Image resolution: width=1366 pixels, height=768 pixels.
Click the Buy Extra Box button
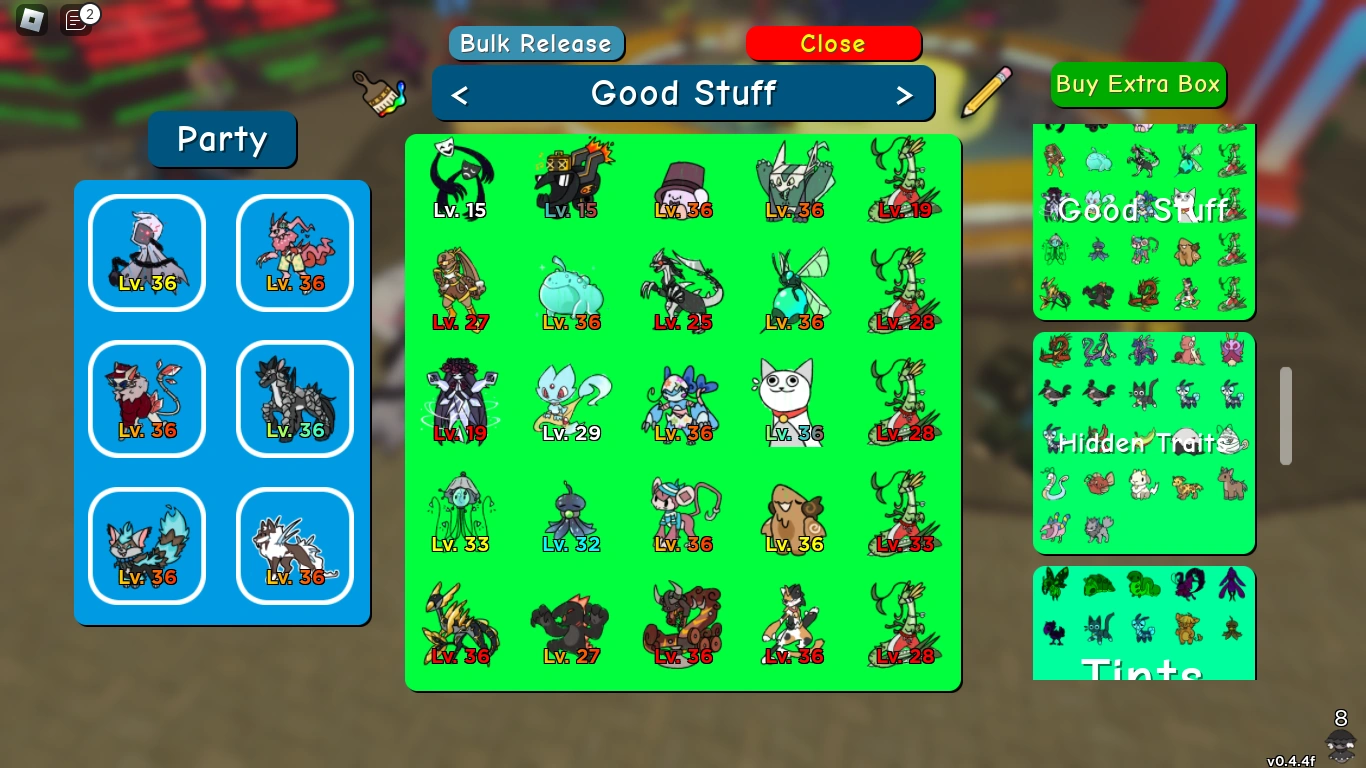point(1137,85)
